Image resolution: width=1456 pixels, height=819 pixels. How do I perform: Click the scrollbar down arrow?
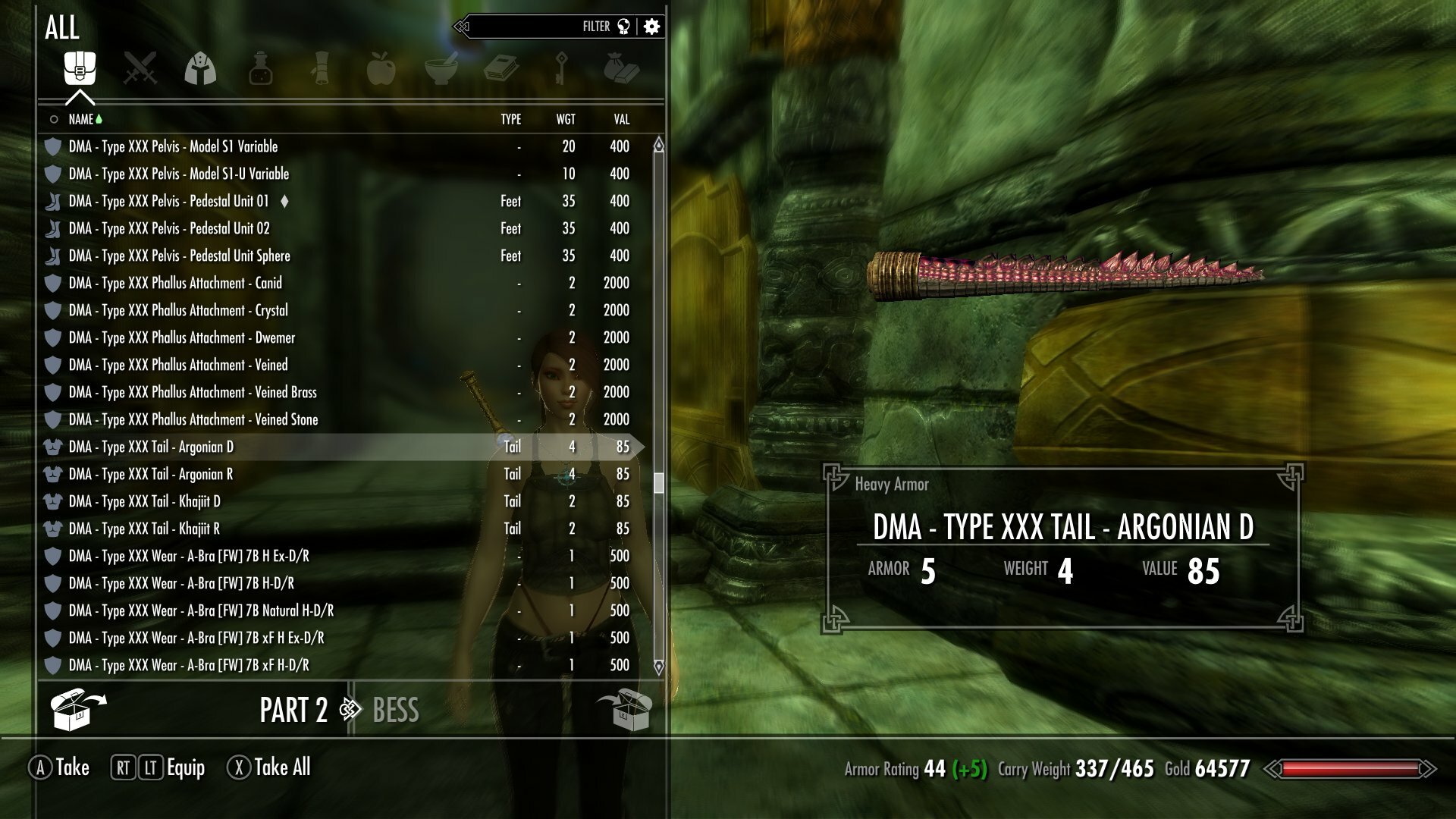[658, 667]
